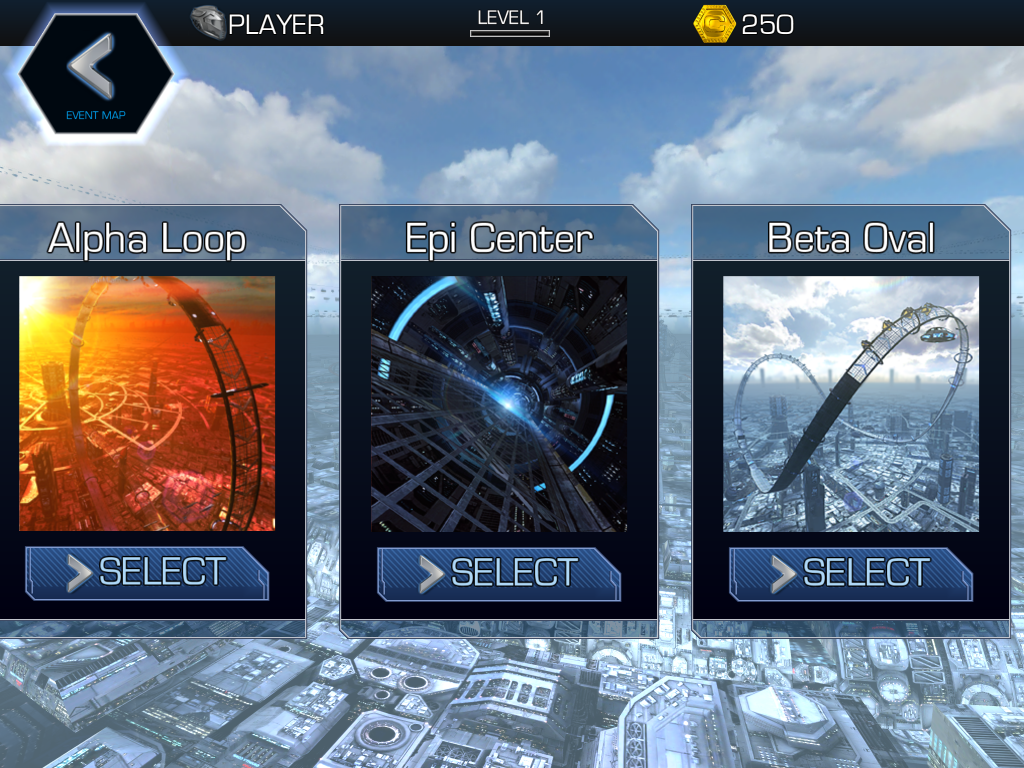
Task: Open the PLAYER profile helmet icon
Action: [x=208, y=23]
